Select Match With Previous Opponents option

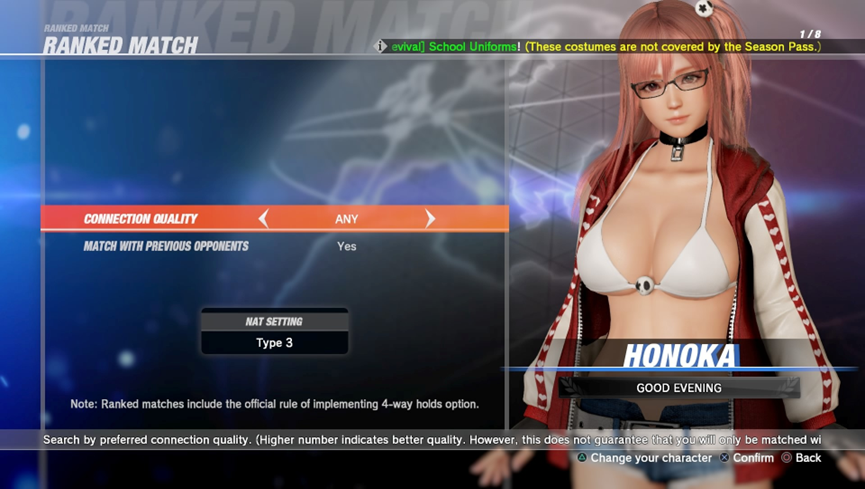(x=166, y=246)
